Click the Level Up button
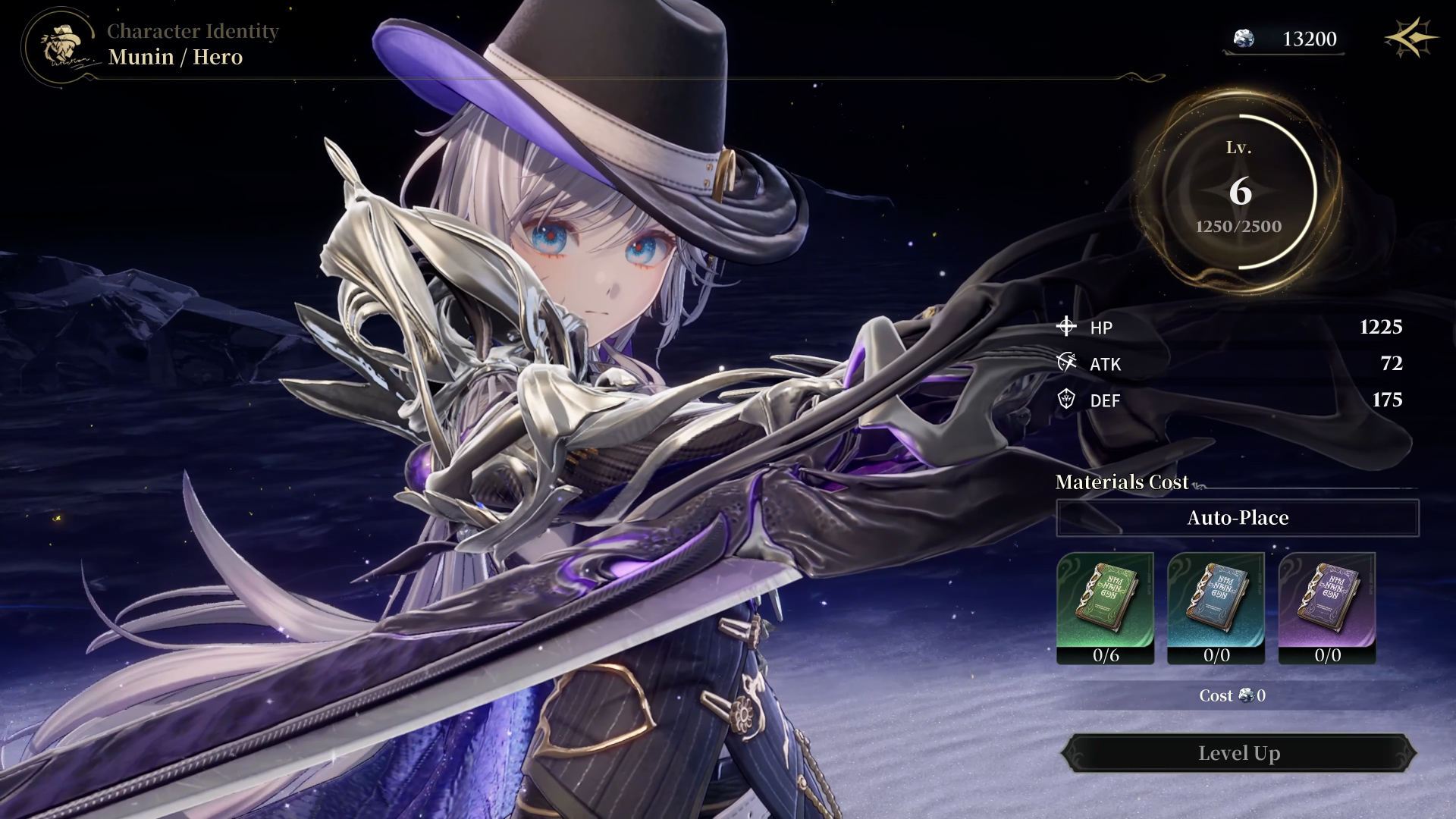Screen dimensions: 1456x819 click(1238, 753)
